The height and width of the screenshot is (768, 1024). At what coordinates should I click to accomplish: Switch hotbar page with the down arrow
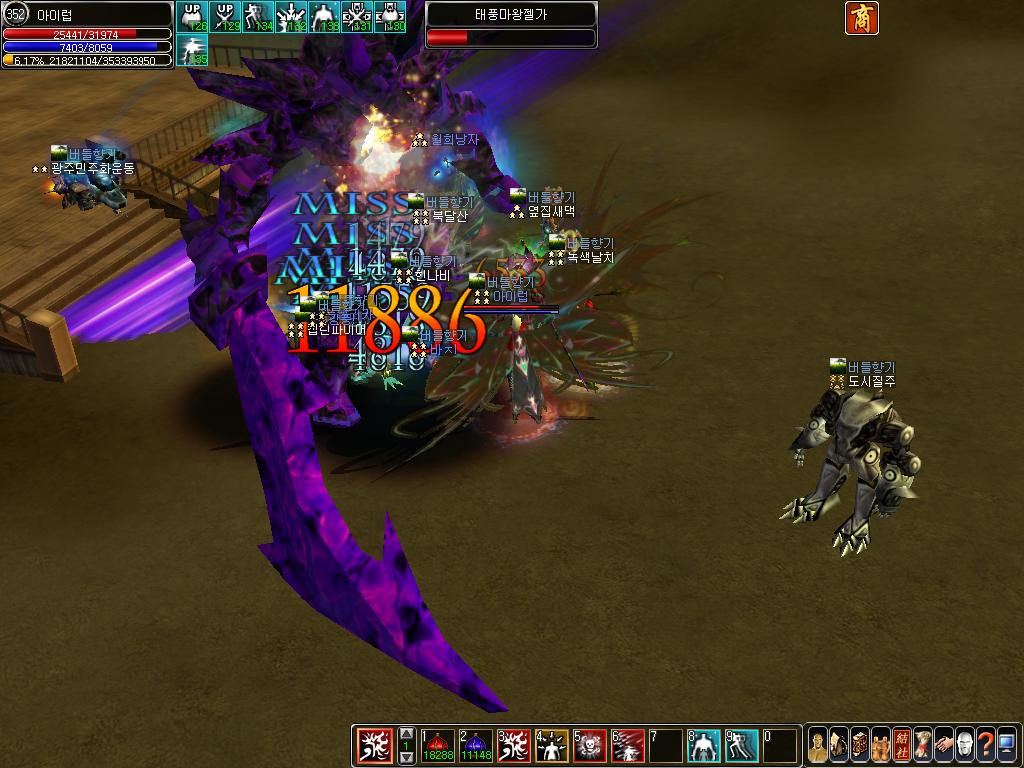406,758
